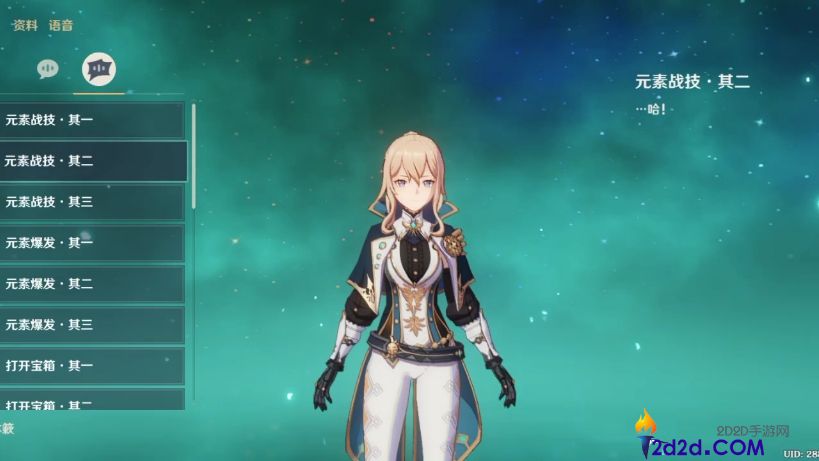Select the 元素爆发·其三 voice entry
Screen dimensions: 819x461
(x=92, y=325)
